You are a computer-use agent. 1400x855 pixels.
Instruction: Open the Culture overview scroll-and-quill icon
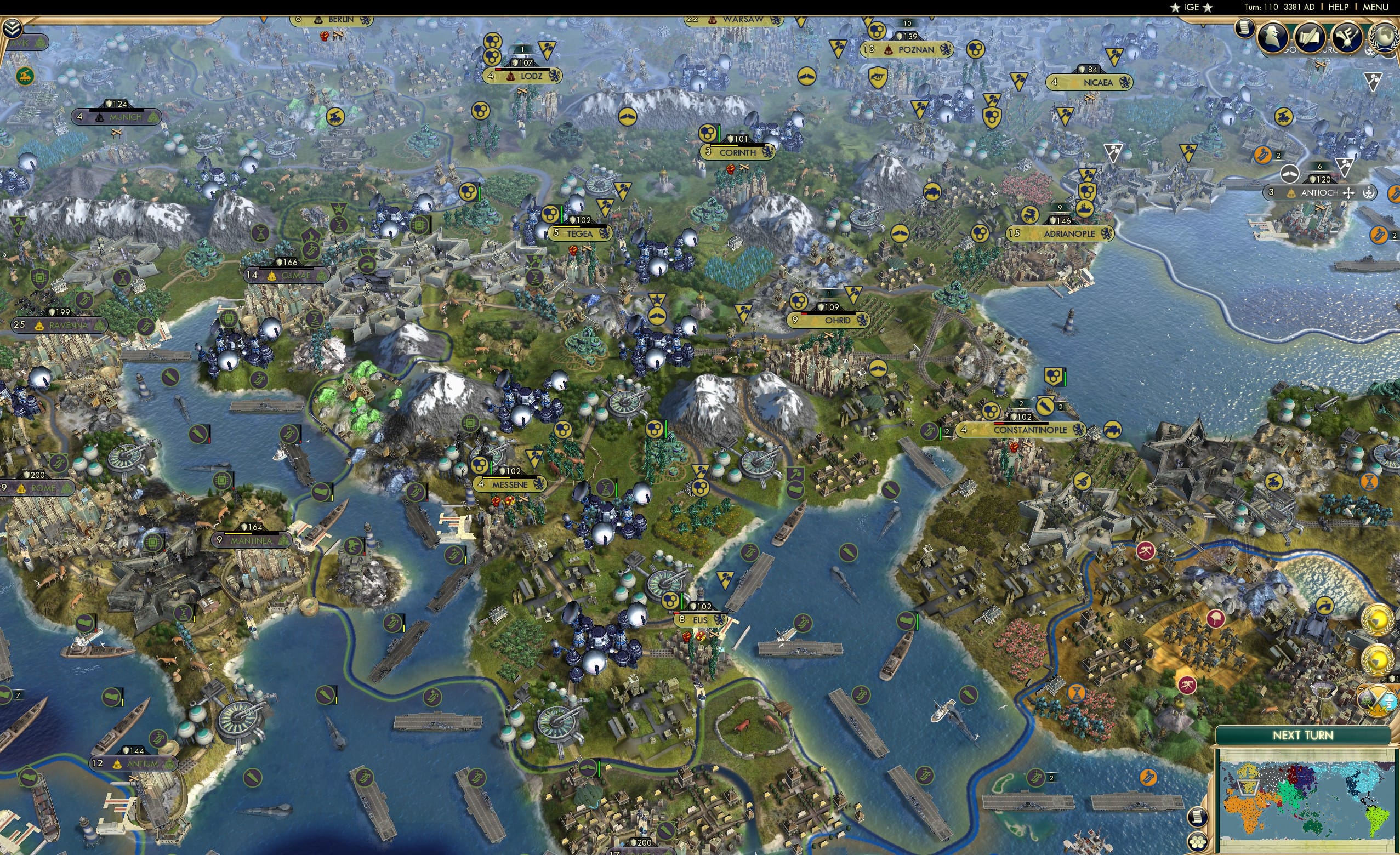click(x=1310, y=36)
